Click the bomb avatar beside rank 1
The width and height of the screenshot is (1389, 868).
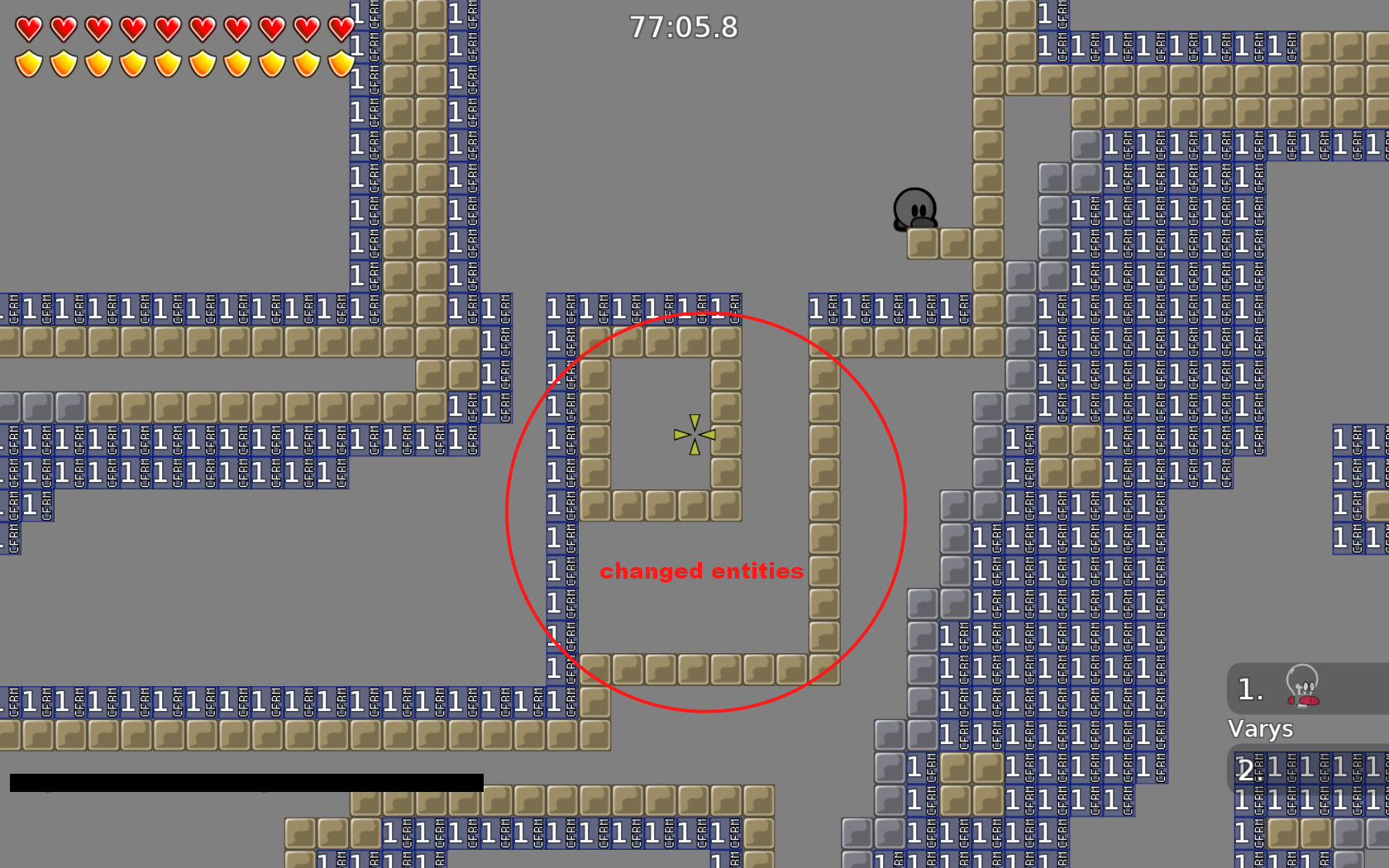1303,689
